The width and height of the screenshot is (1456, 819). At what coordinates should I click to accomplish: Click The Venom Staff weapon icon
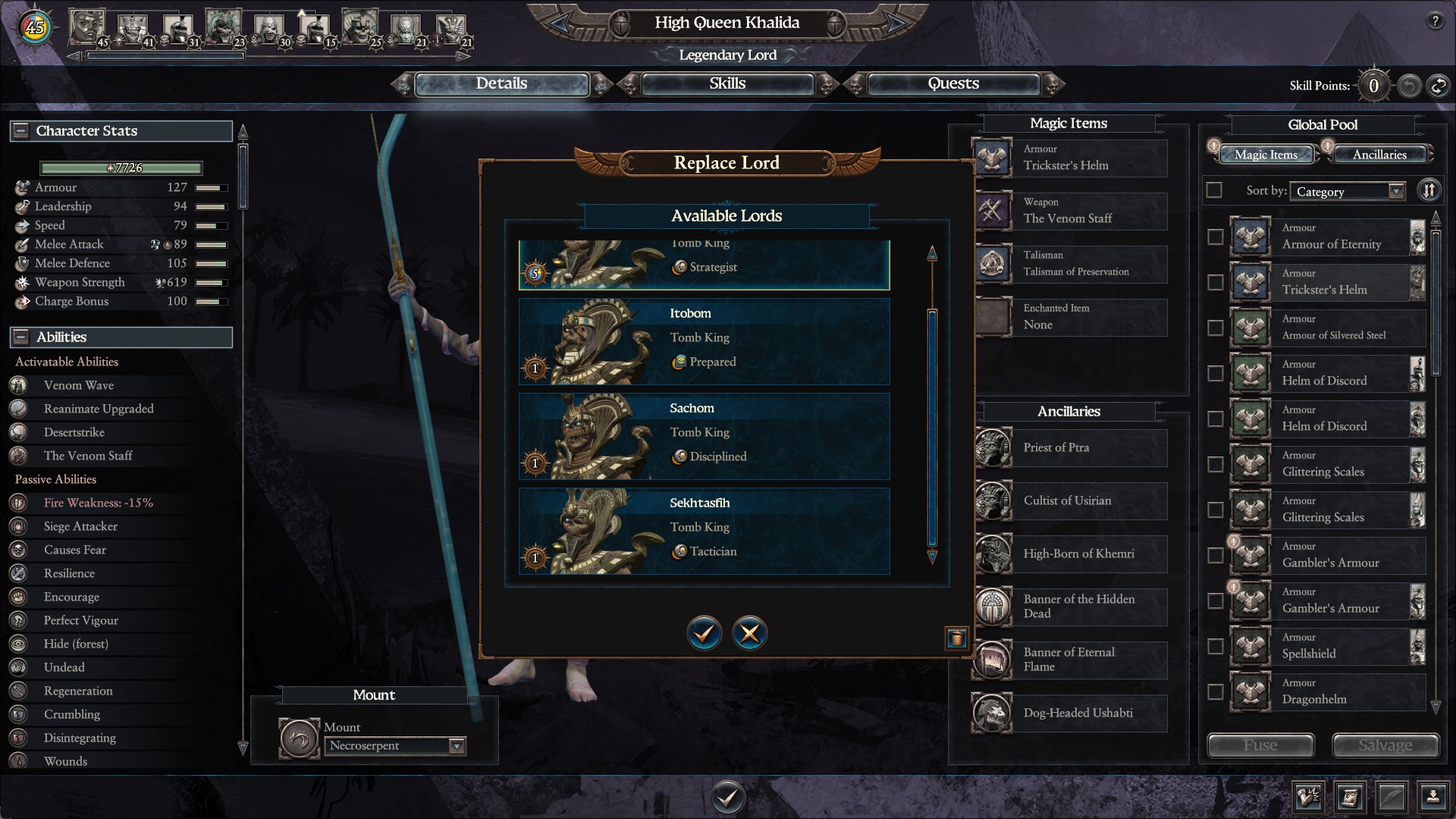coord(993,211)
